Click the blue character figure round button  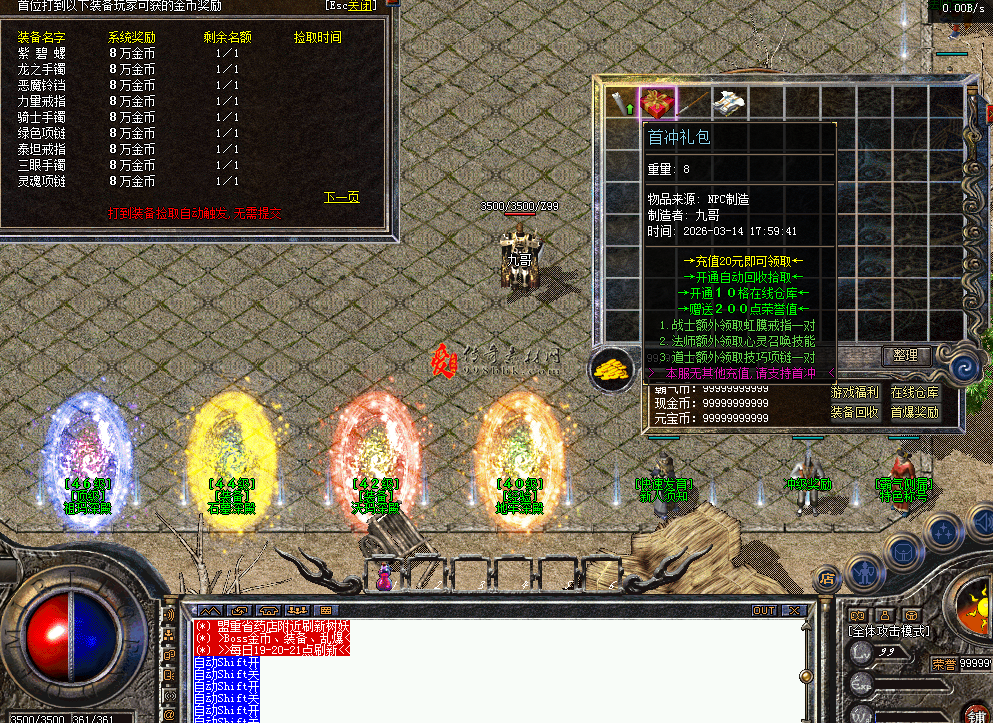point(863,573)
